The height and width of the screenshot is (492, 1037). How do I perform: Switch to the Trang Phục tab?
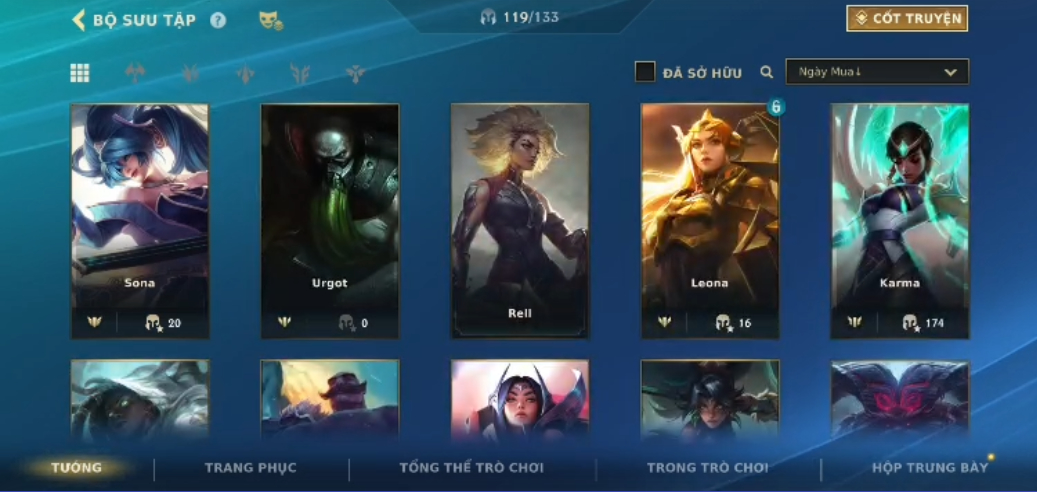pos(251,468)
